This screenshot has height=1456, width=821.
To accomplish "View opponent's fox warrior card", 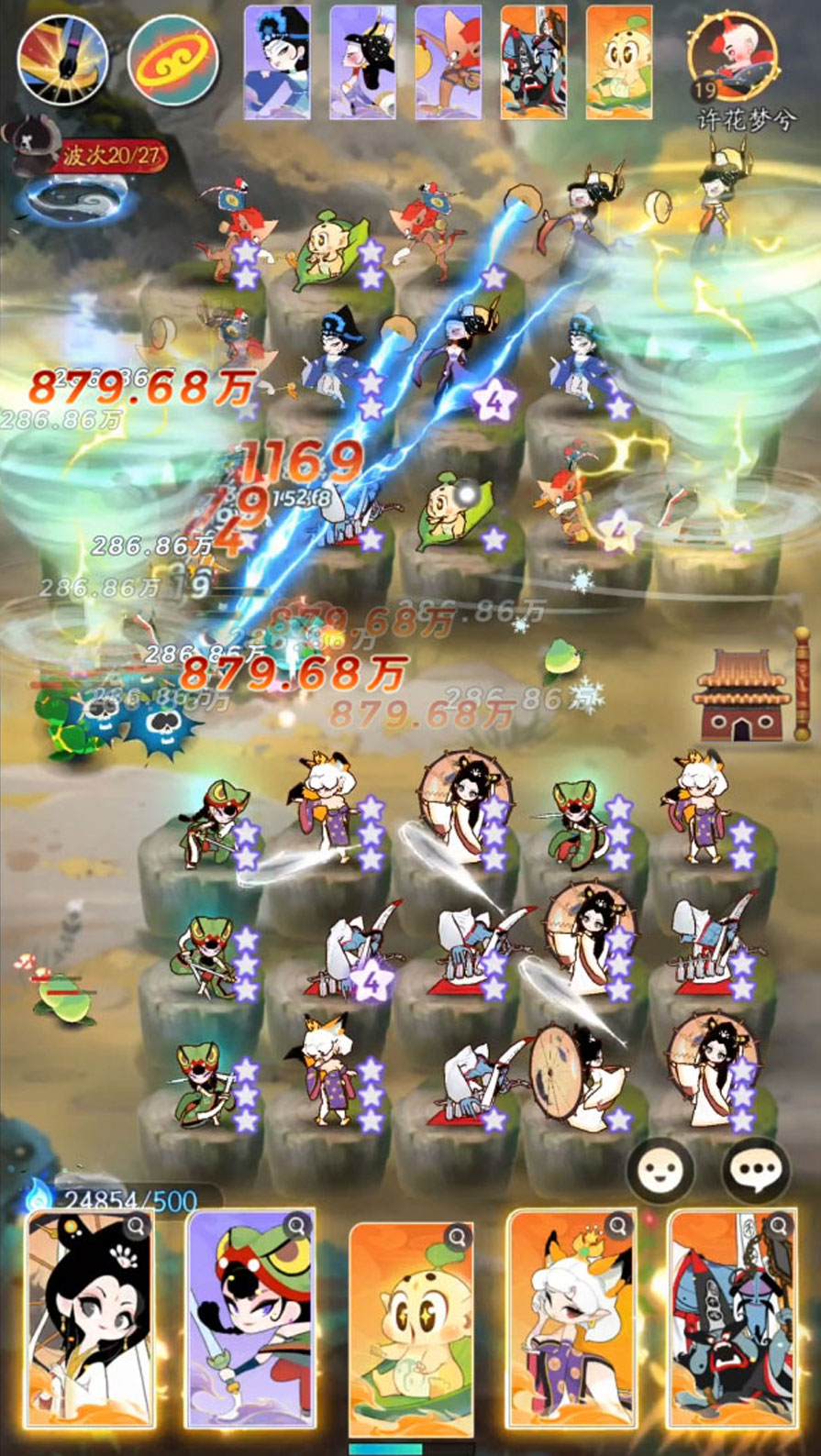I will 448,62.
